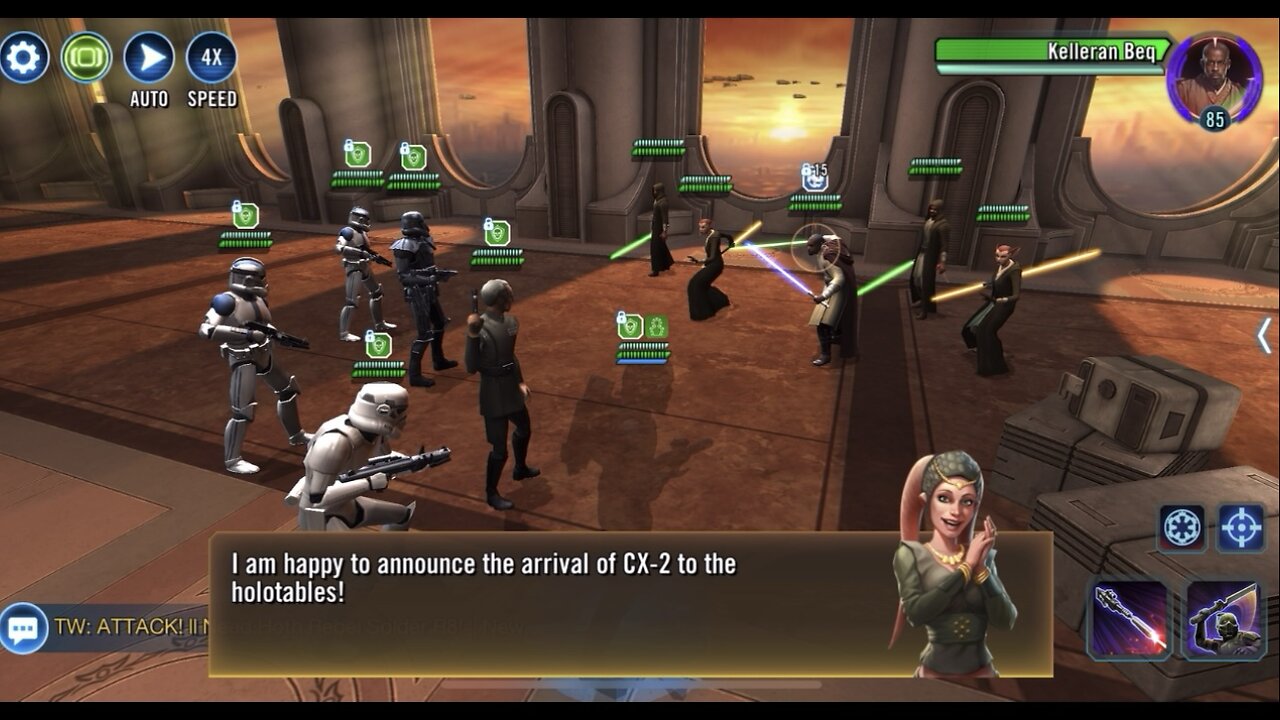This screenshot has height=720, width=1280.
Task: Toggle the green camera view button
Action: (x=86, y=57)
